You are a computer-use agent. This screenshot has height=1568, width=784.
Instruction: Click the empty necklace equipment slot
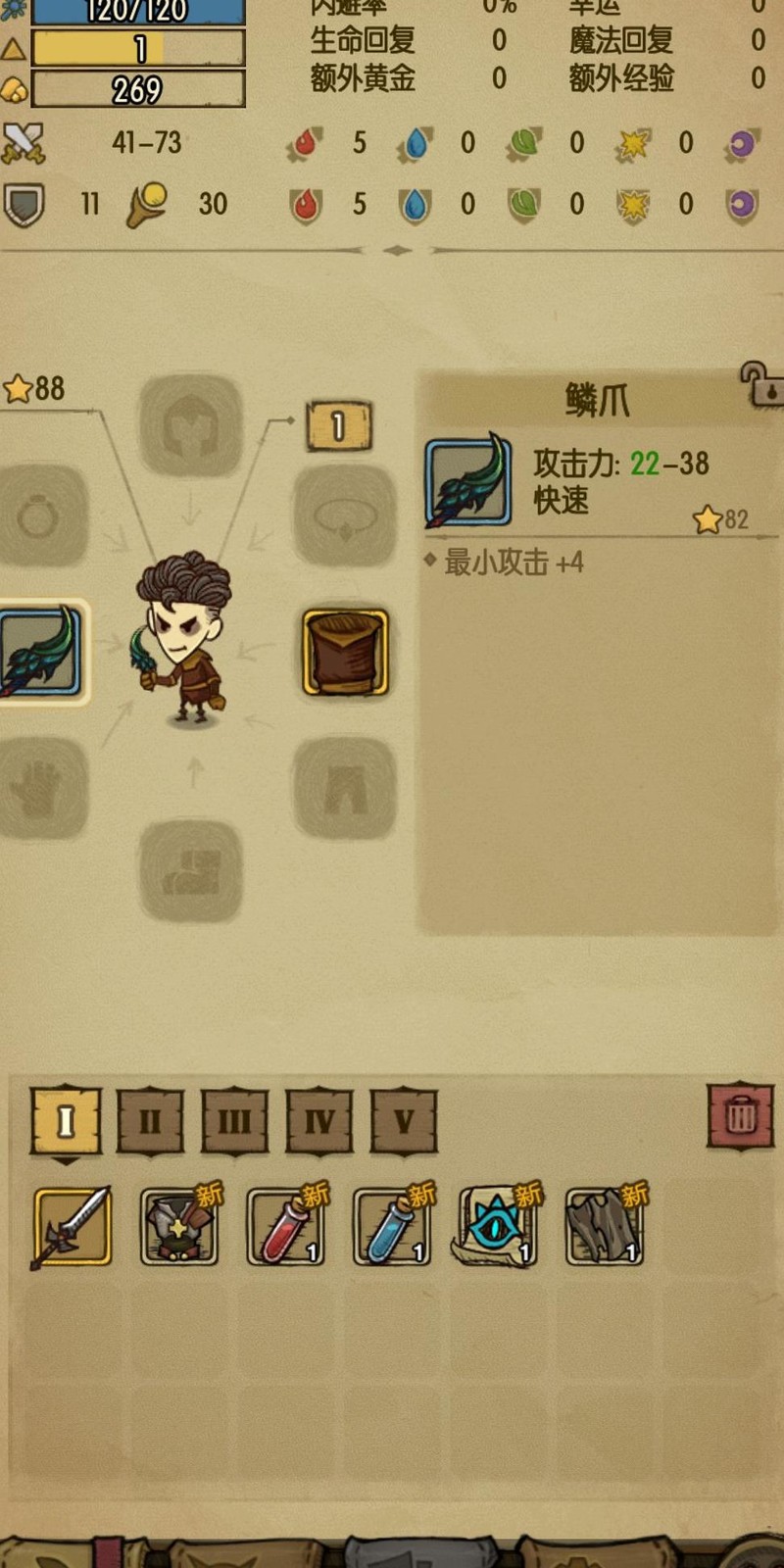tap(345, 515)
